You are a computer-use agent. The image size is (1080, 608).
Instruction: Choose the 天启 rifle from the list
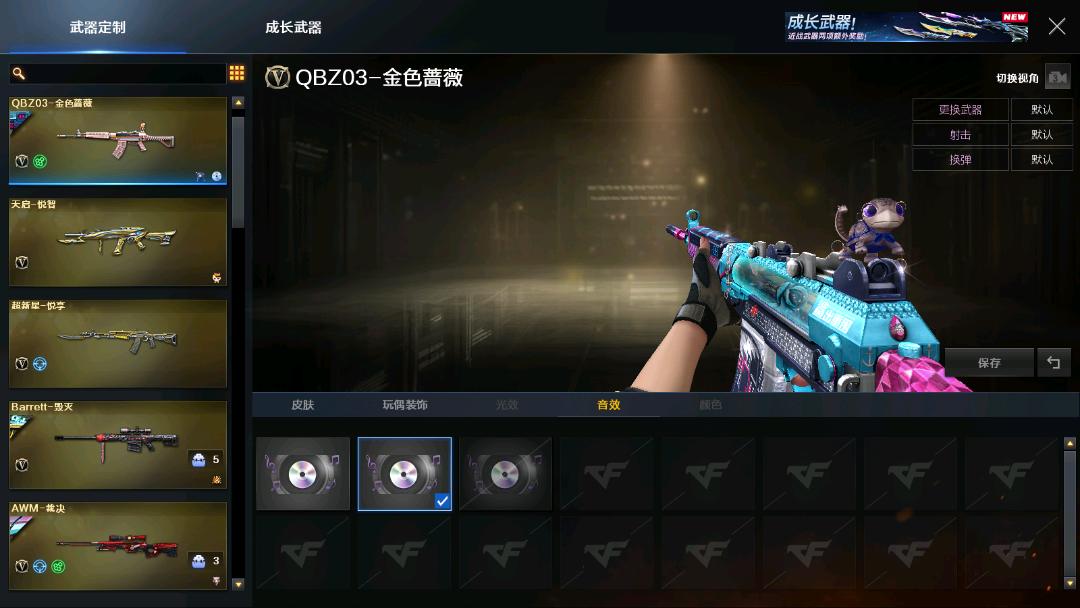tap(118, 241)
